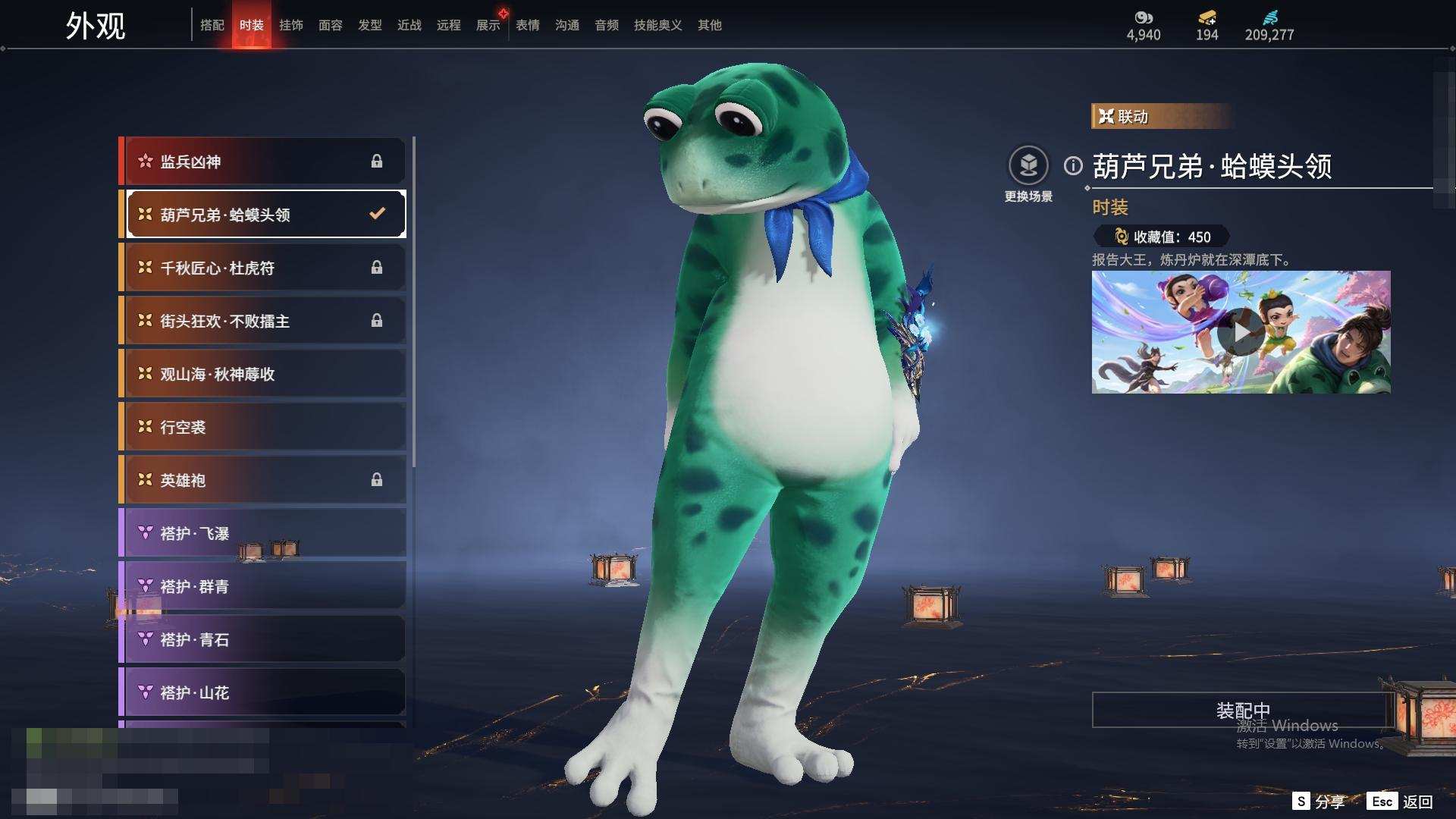Open the 表情 emote tab
The width and height of the screenshot is (1456, 819).
pos(528,25)
